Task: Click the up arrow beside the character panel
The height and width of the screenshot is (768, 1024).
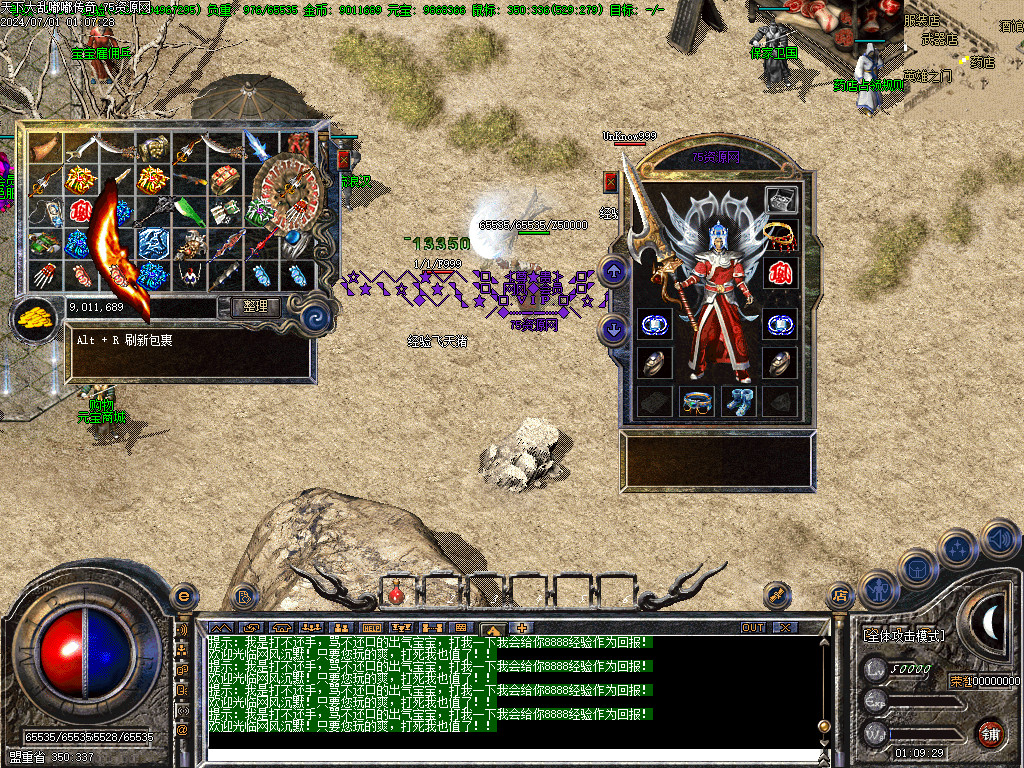Action: tap(614, 270)
